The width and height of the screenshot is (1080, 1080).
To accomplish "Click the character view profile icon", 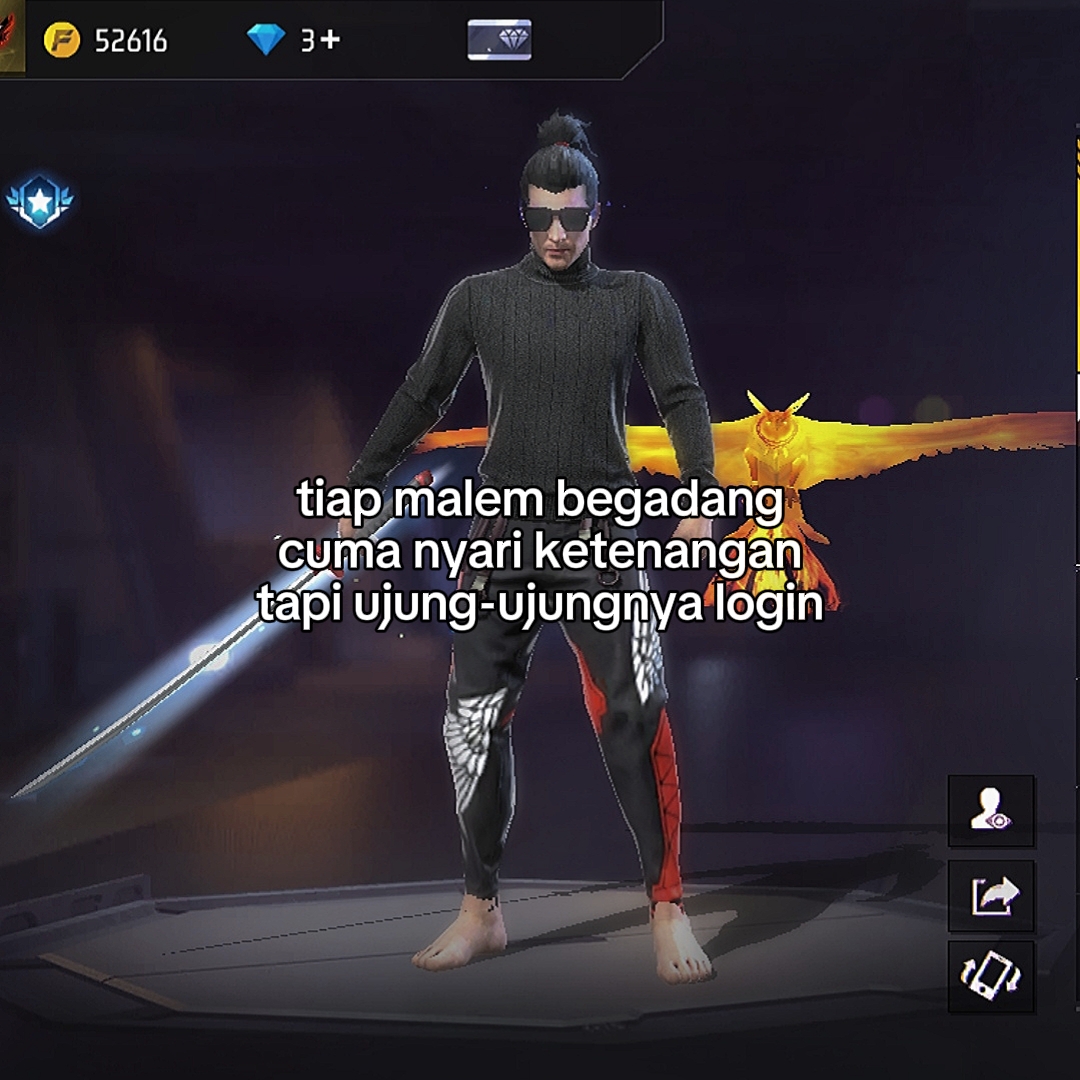I will [x=991, y=811].
